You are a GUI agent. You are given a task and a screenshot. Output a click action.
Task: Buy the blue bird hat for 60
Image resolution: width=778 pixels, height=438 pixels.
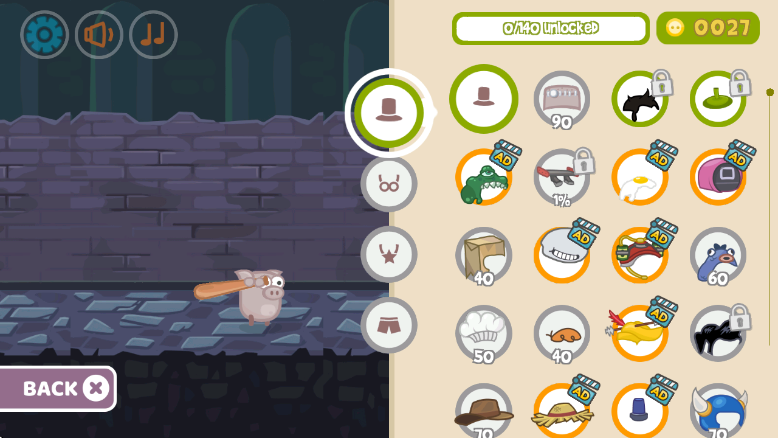718,256
